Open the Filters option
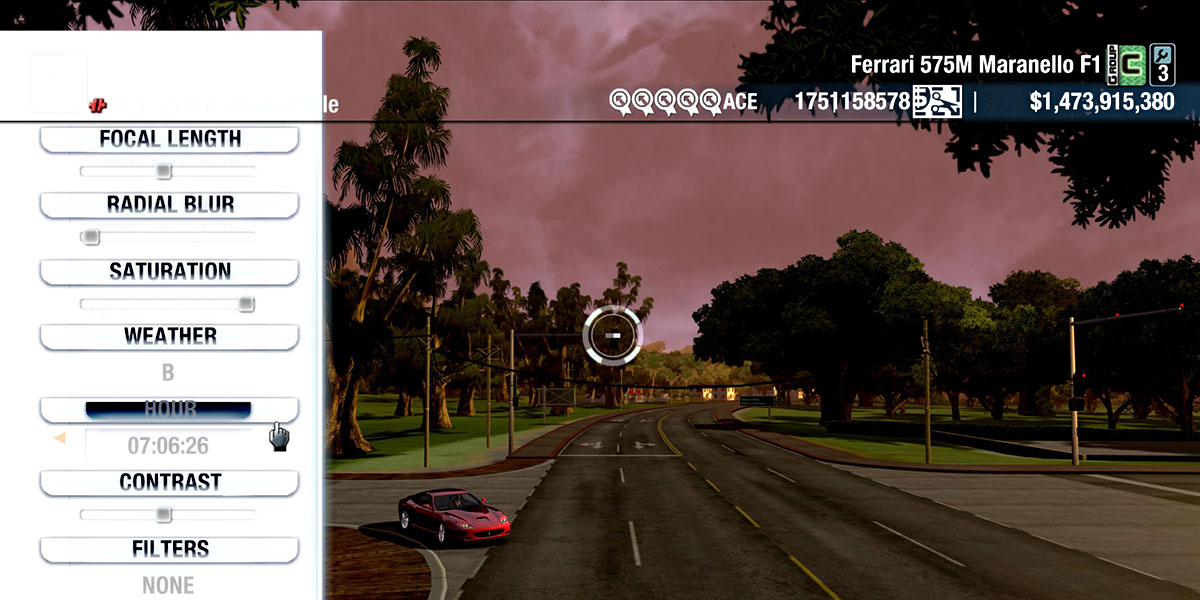Image resolution: width=1200 pixels, height=600 pixels. tap(170, 549)
